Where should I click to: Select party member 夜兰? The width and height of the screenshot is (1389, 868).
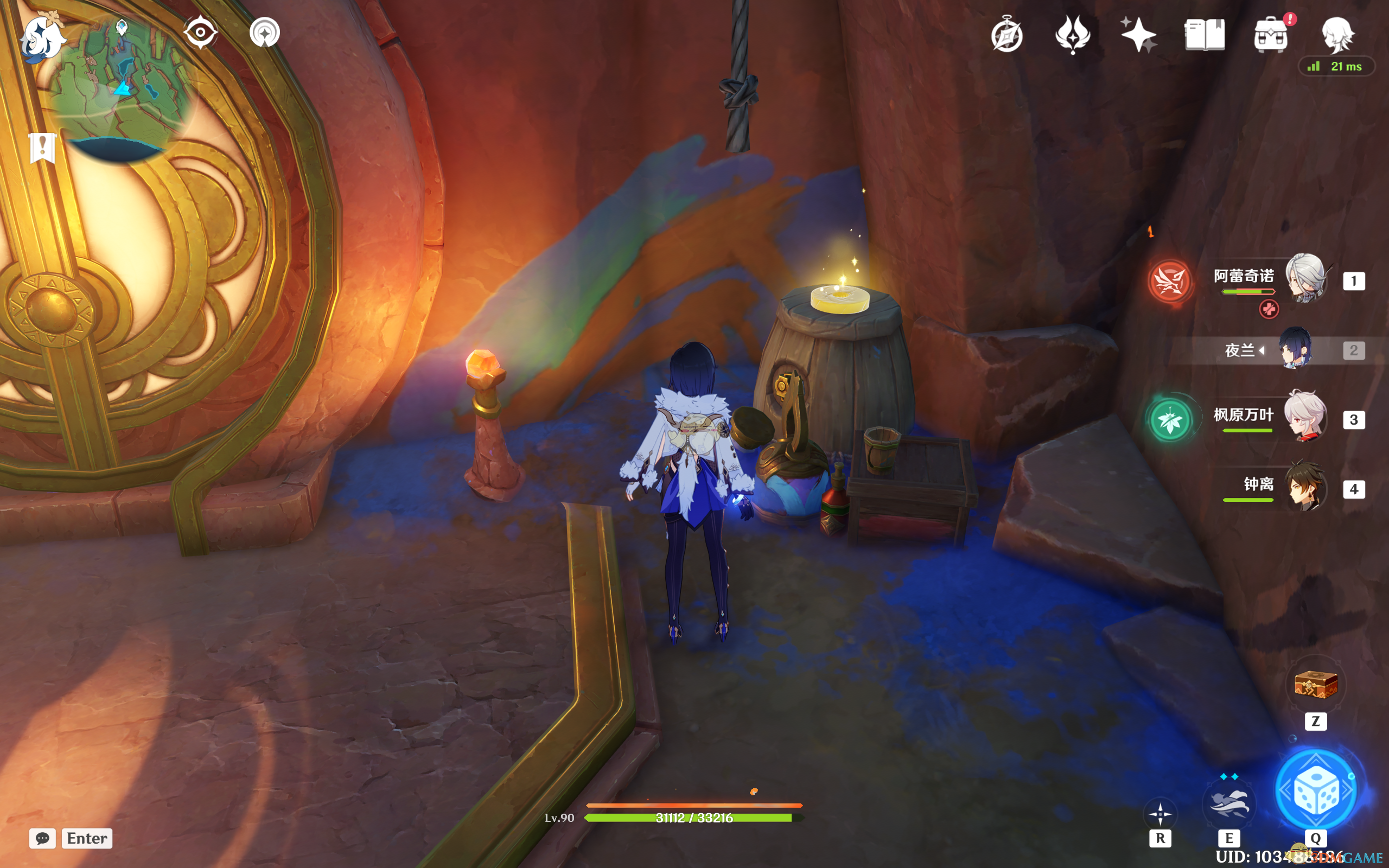pyautogui.click(x=1295, y=349)
